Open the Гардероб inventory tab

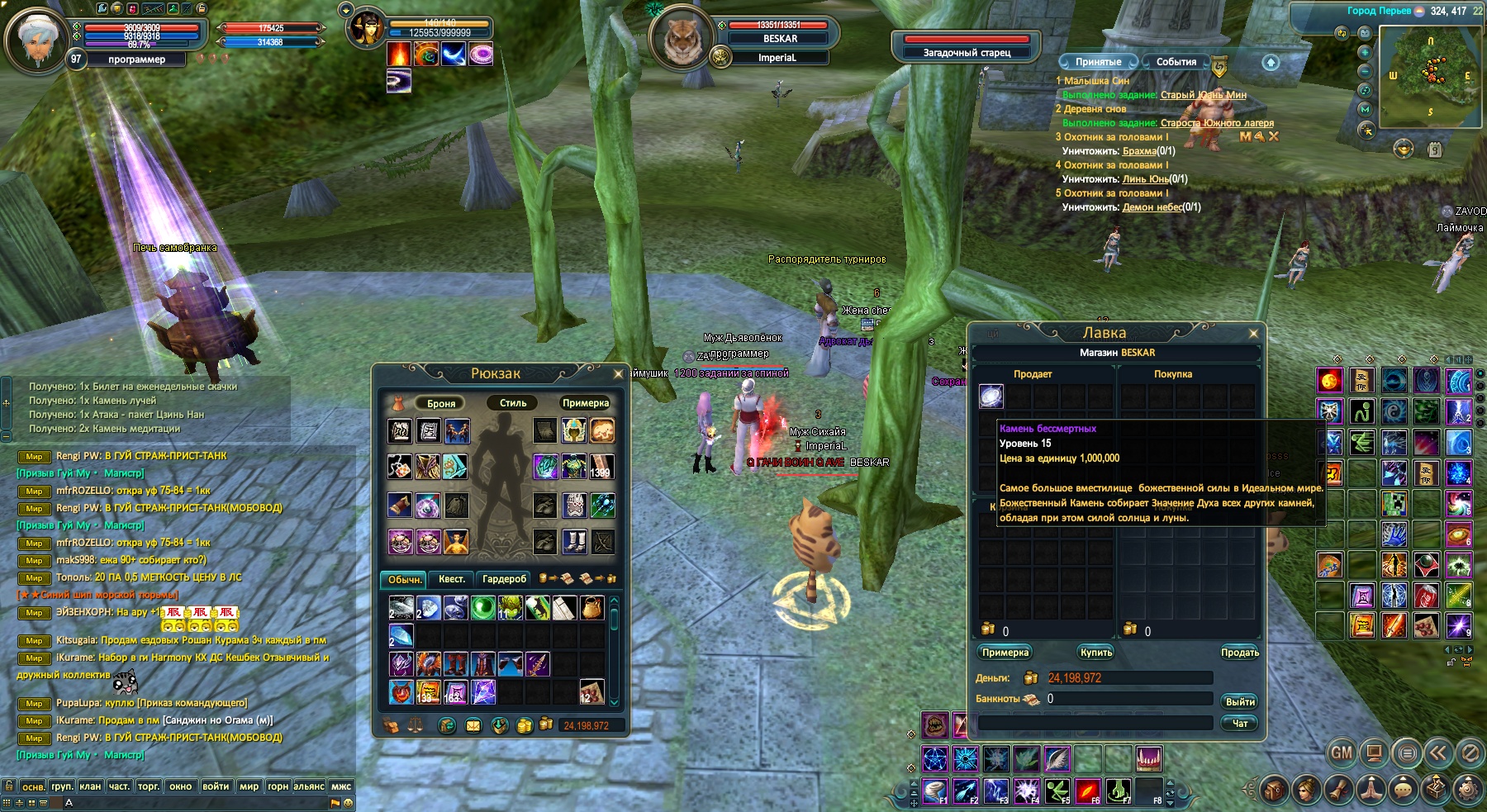point(504,579)
